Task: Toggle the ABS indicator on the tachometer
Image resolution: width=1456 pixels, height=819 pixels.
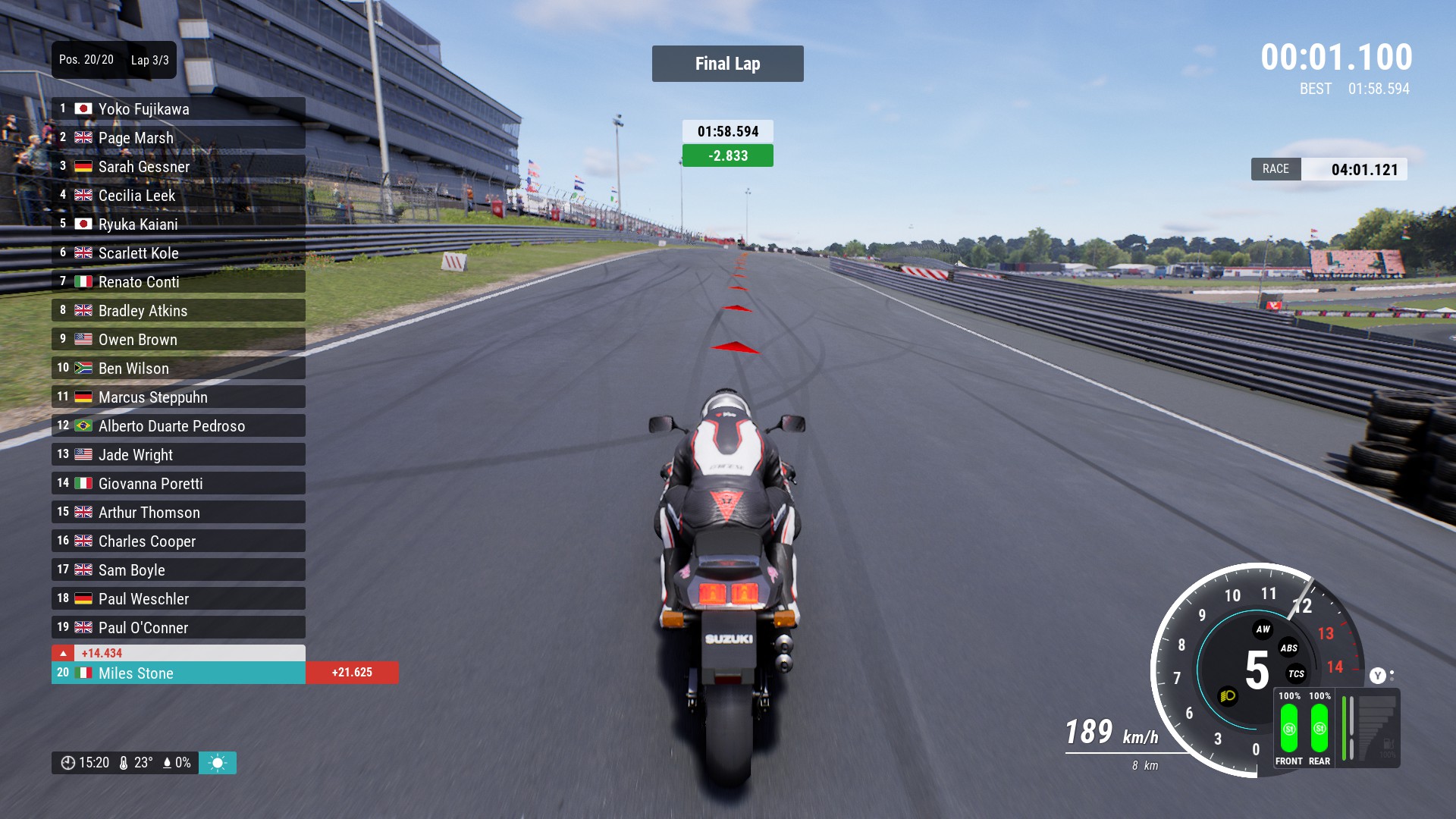Action: pyautogui.click(x=1288, y=648)
